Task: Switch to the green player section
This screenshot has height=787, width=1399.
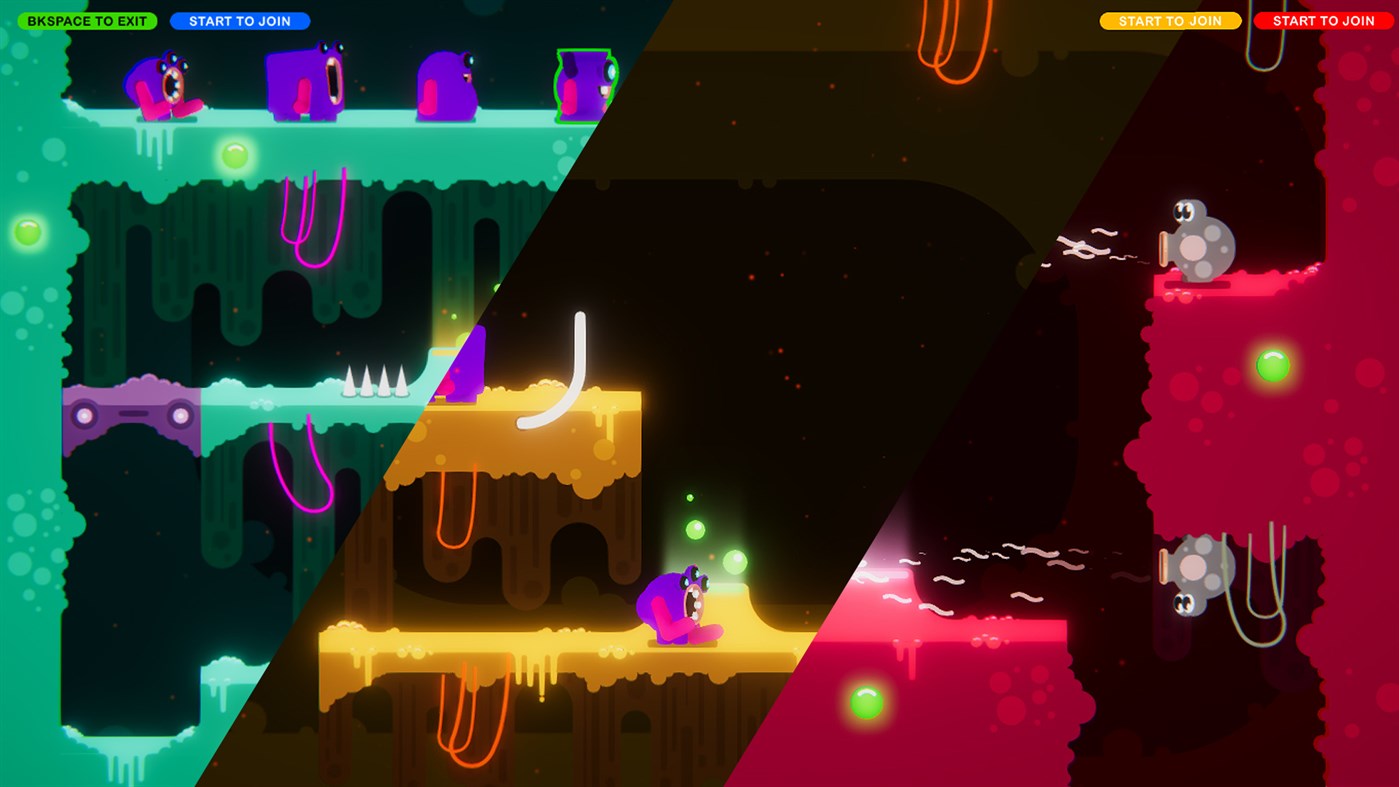Action: click(x=150, y=400)
